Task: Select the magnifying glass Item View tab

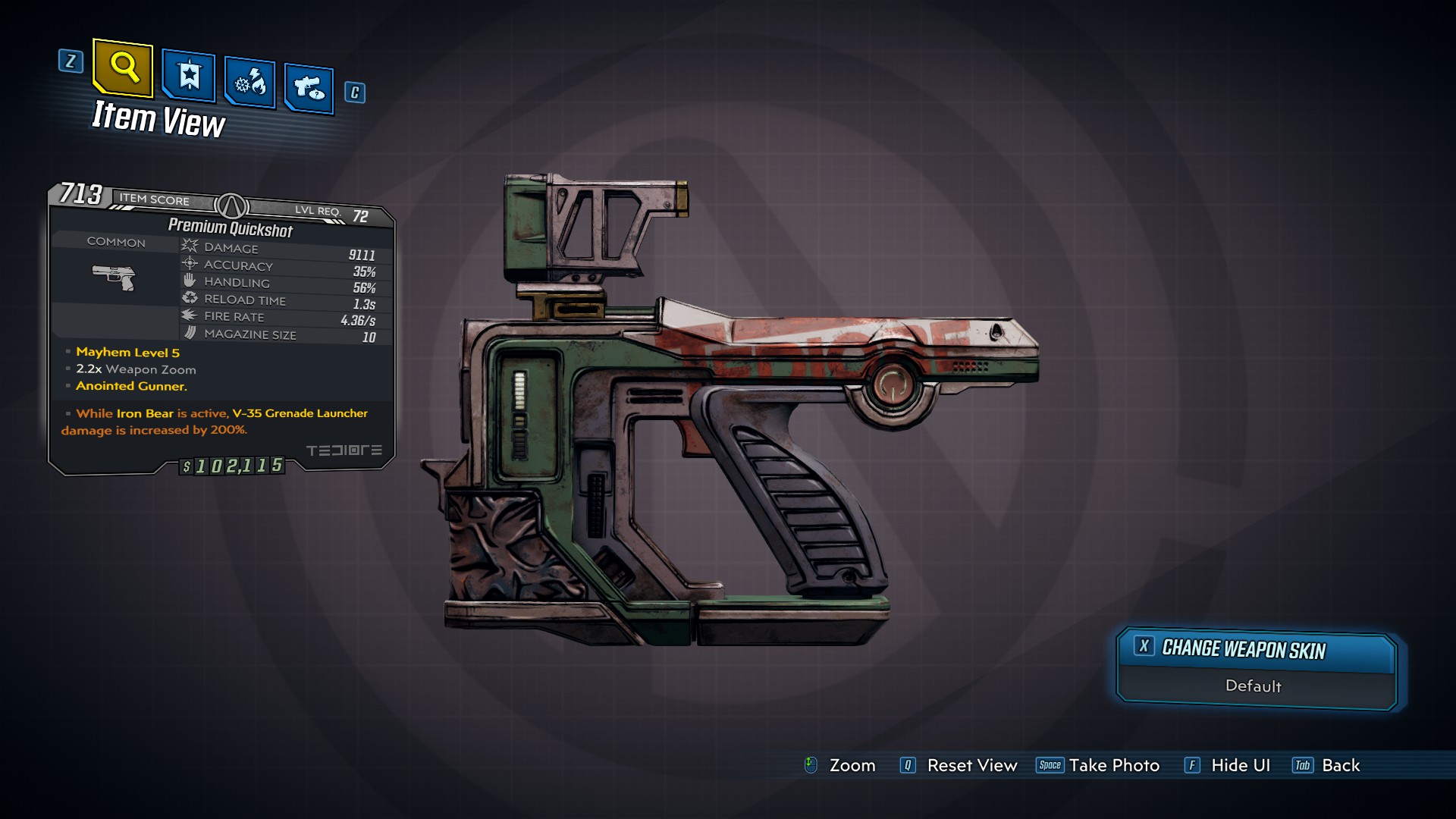Action: tap(123, 68)
